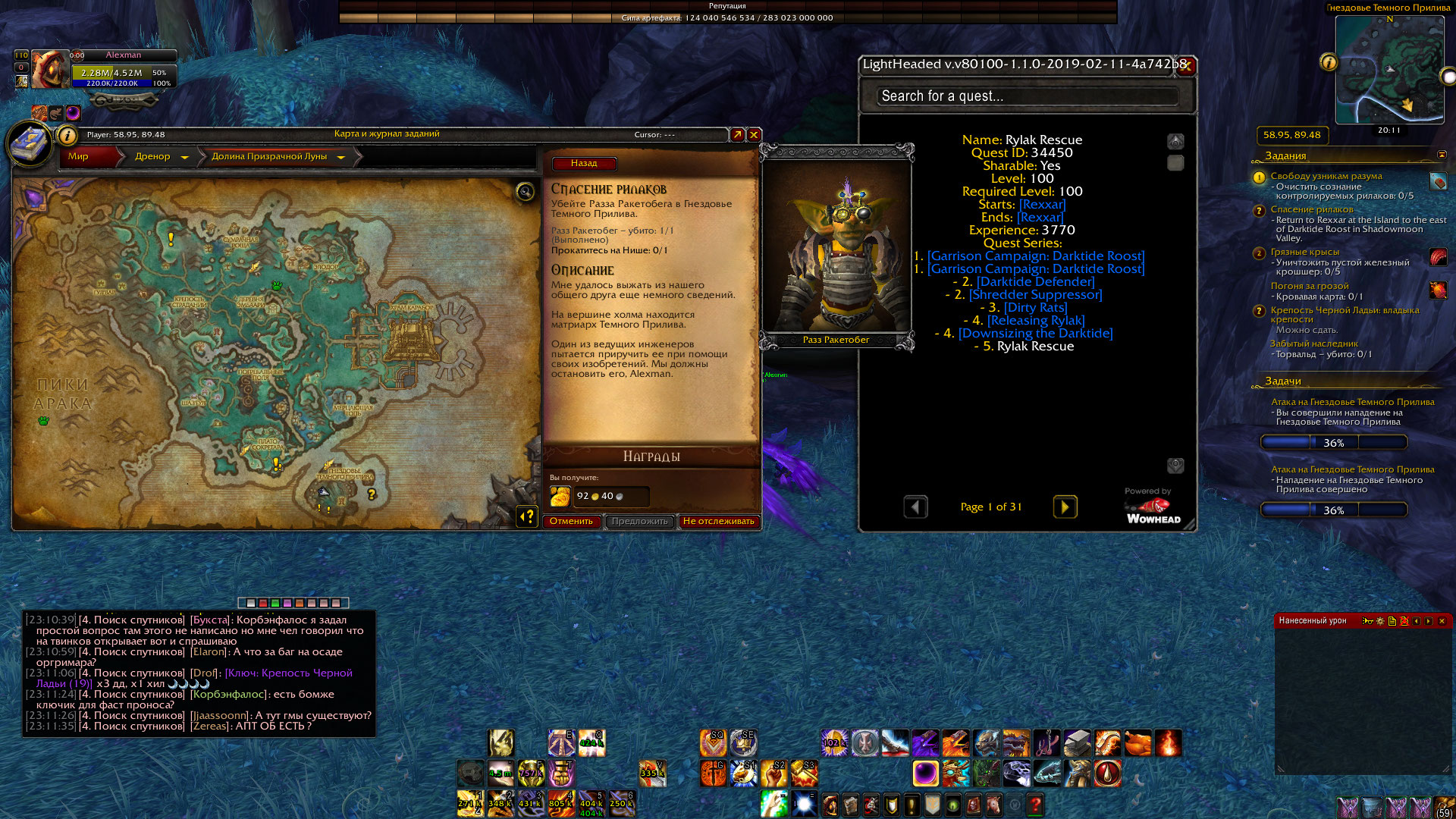Viewport: 1456px width, 819px height.
Task: Go to previous LightHeaded comments page
Action: (x=915, y=507)
